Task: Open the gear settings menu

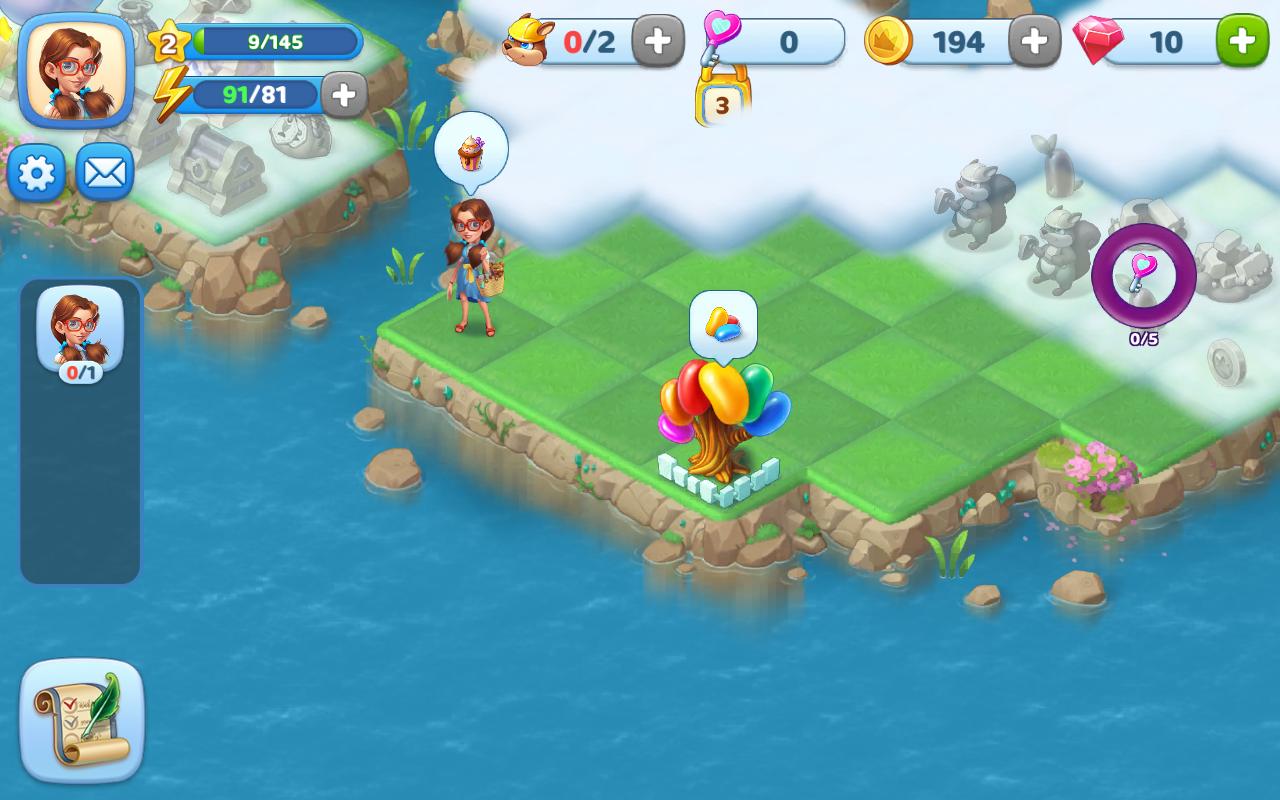Action: click(x=37, y=174)
